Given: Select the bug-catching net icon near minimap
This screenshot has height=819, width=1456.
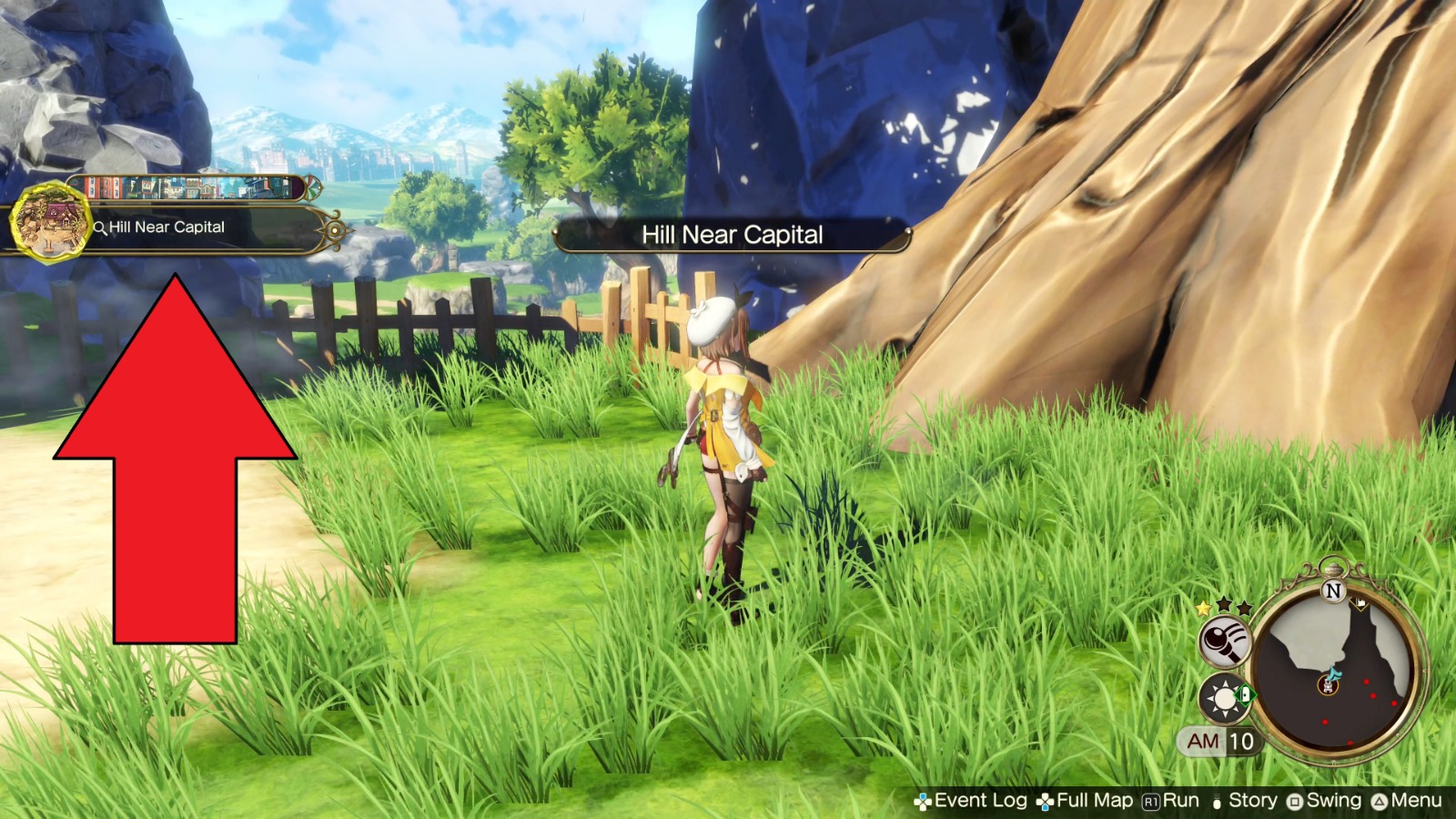Looking at the screenshot, I should click(x=1223, y=642).
